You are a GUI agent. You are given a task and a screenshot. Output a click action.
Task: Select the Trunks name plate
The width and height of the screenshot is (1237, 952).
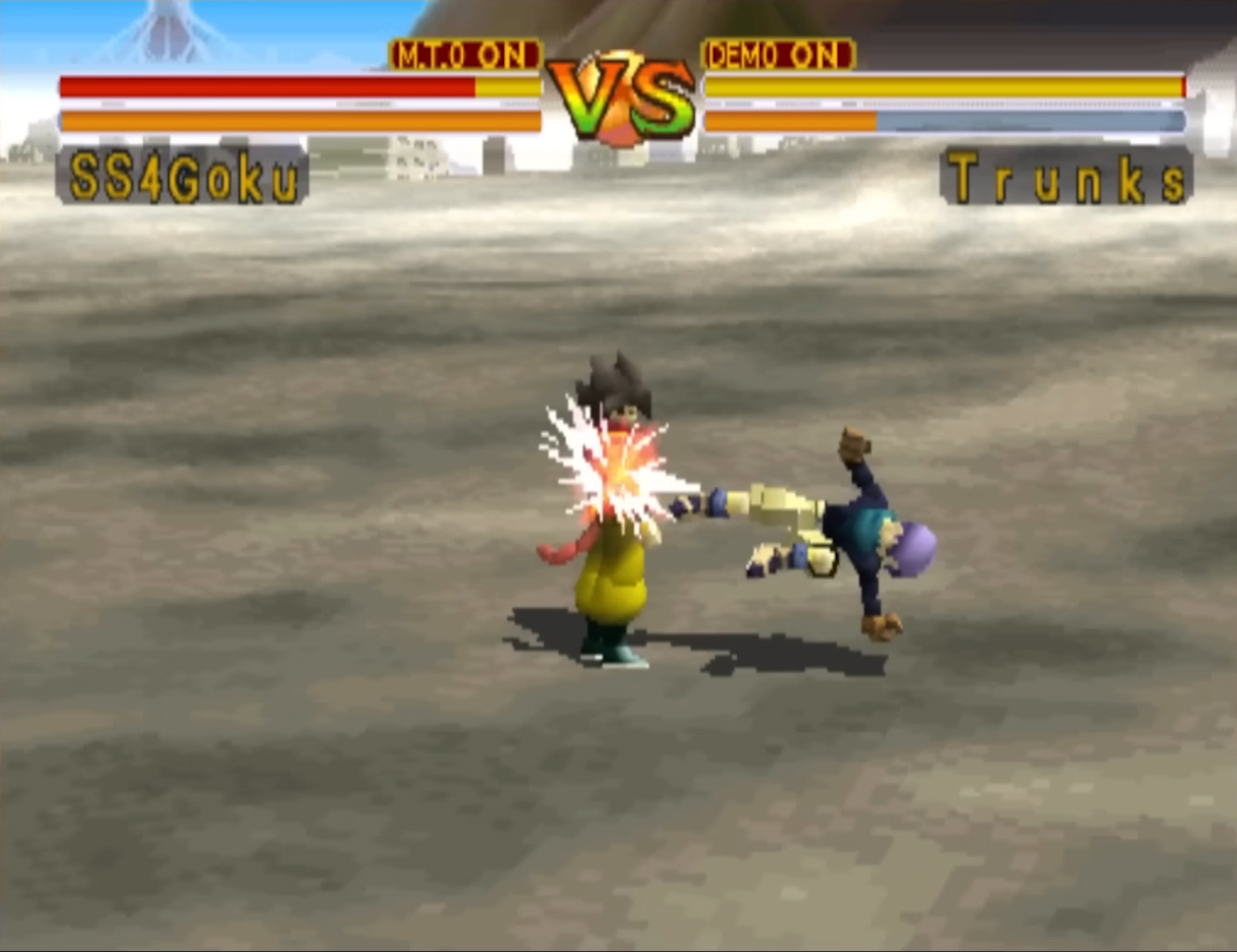1066,177
